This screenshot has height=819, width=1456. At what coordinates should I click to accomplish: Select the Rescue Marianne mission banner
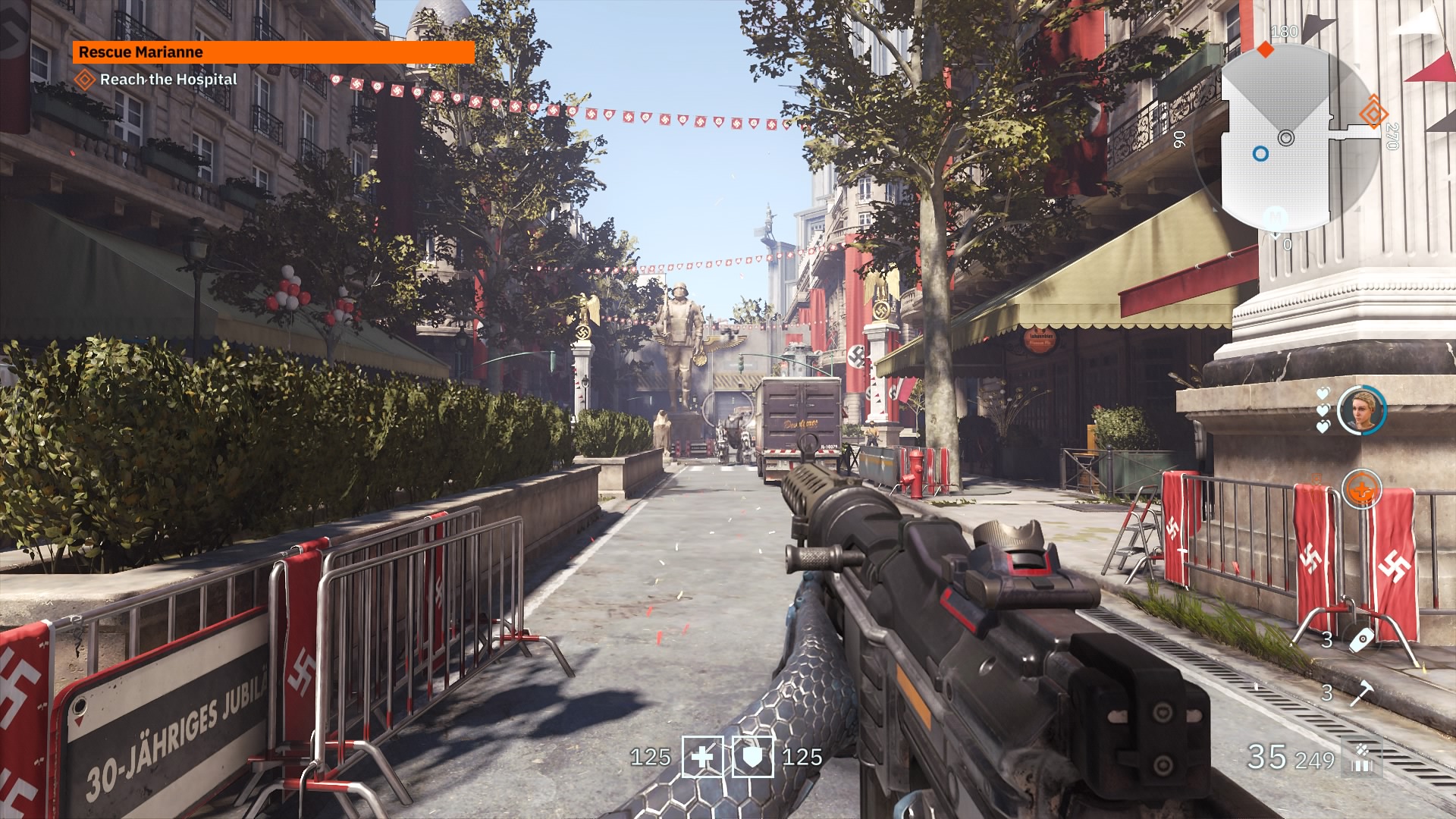(273, 52)
